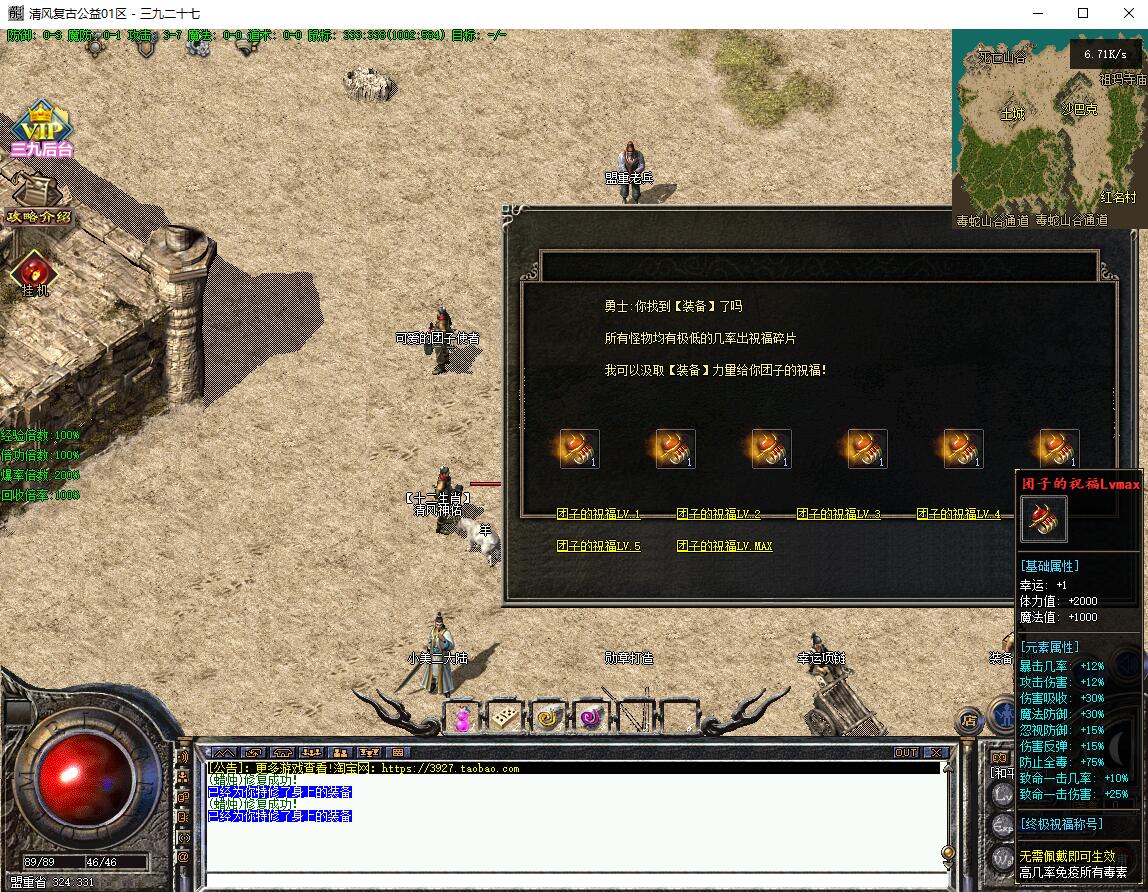Image resolution: width=1148 pixels, height=892 pixels.
Task: Choose the 团子的祝福LV.1 dialogue link
Action: pyautogui.click(x=598, y=514)
